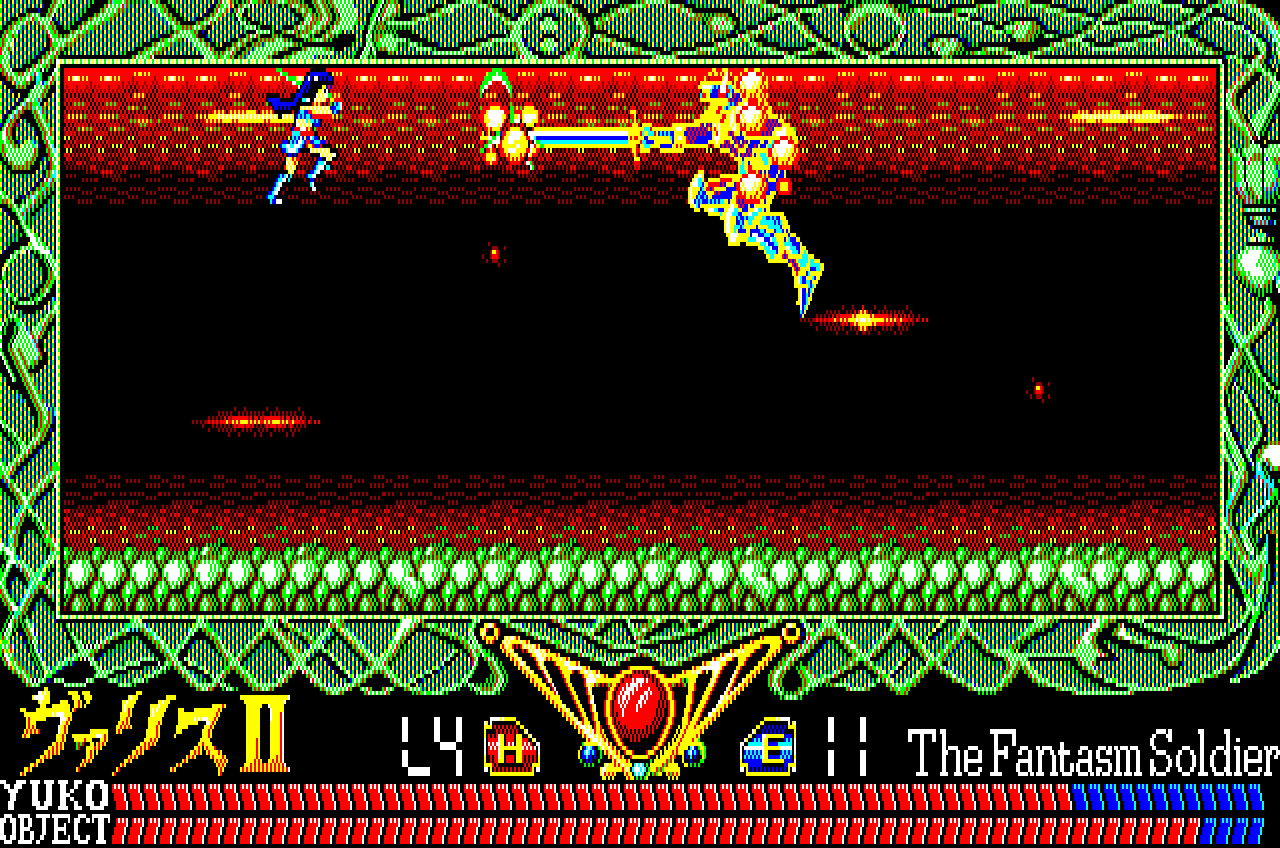Click the right blue gem on the amulet
1280x848 pixels.
click(692, 752)
